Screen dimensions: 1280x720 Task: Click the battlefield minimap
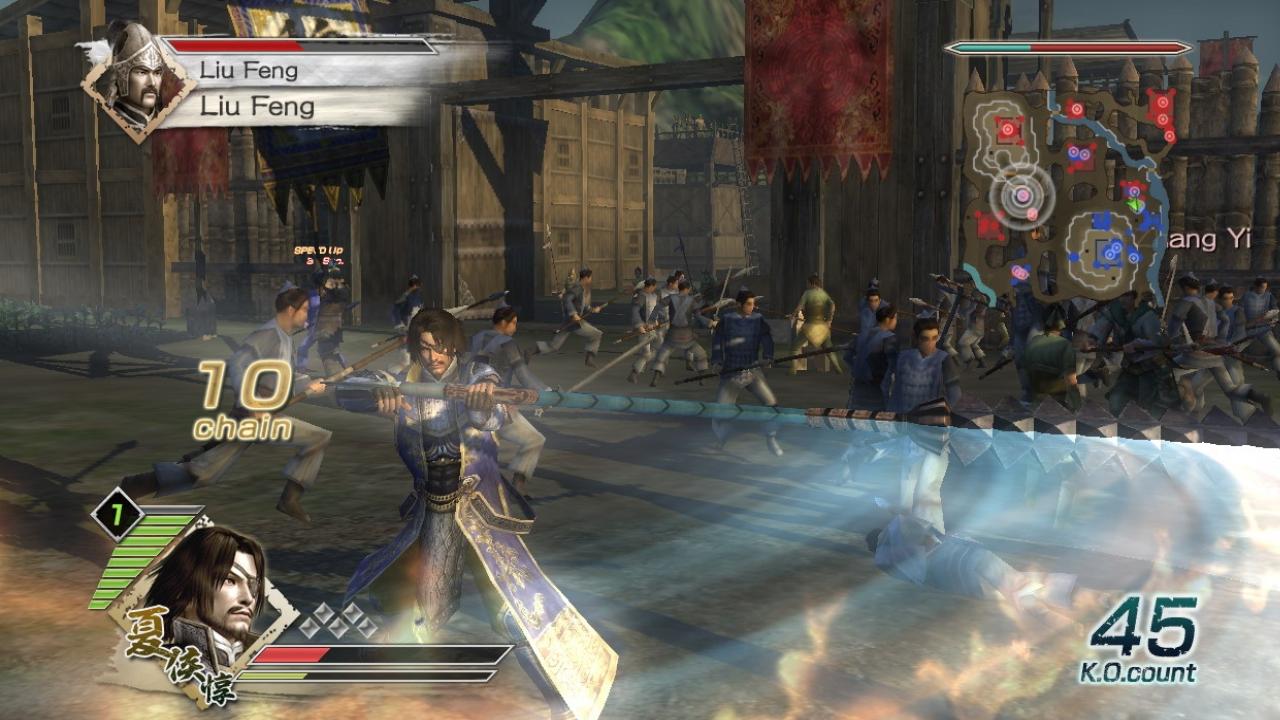point(1066,190)
